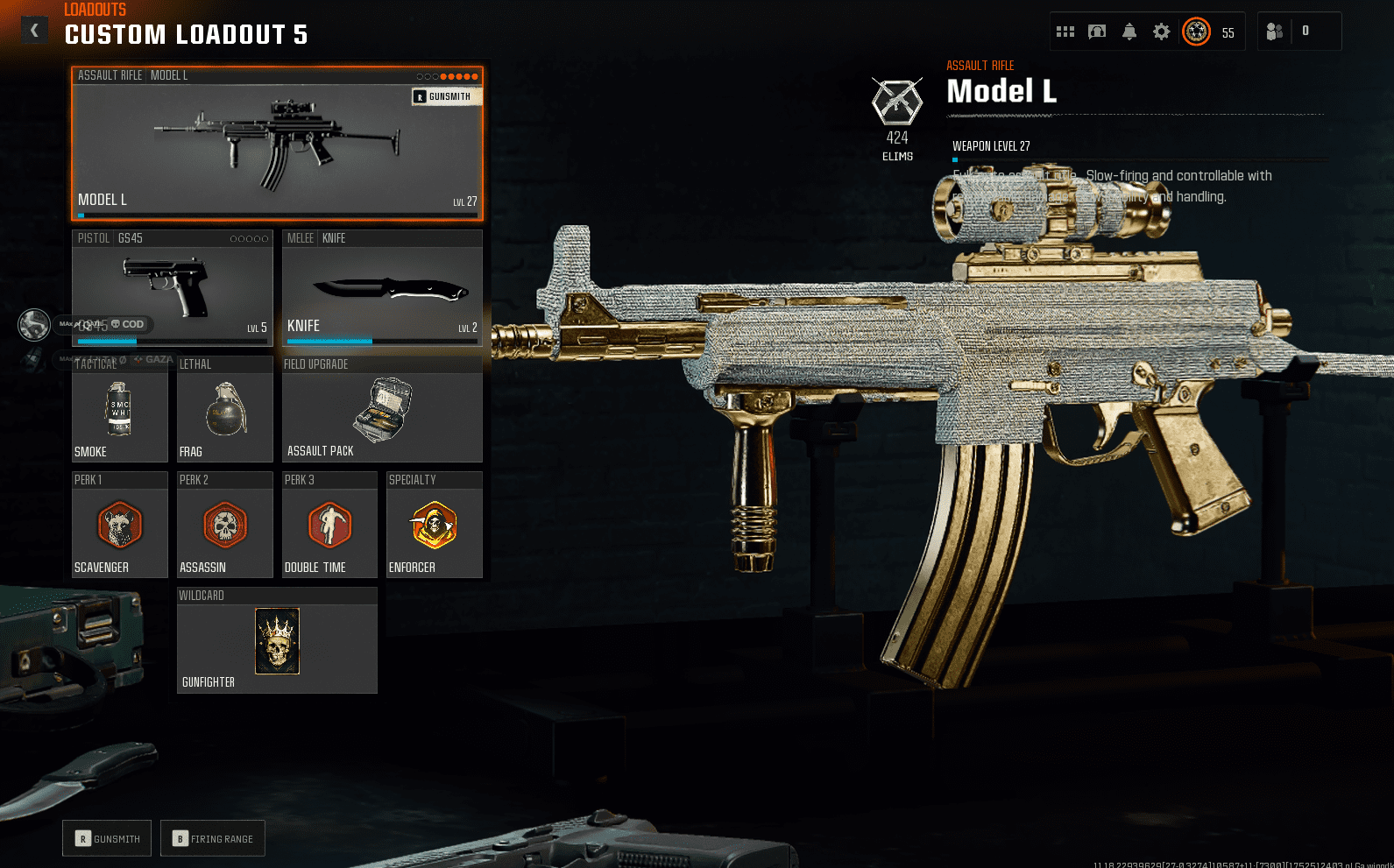Open the voice chat headset icon
The image size is (1394, 868).
click(x=1097, y=31)
